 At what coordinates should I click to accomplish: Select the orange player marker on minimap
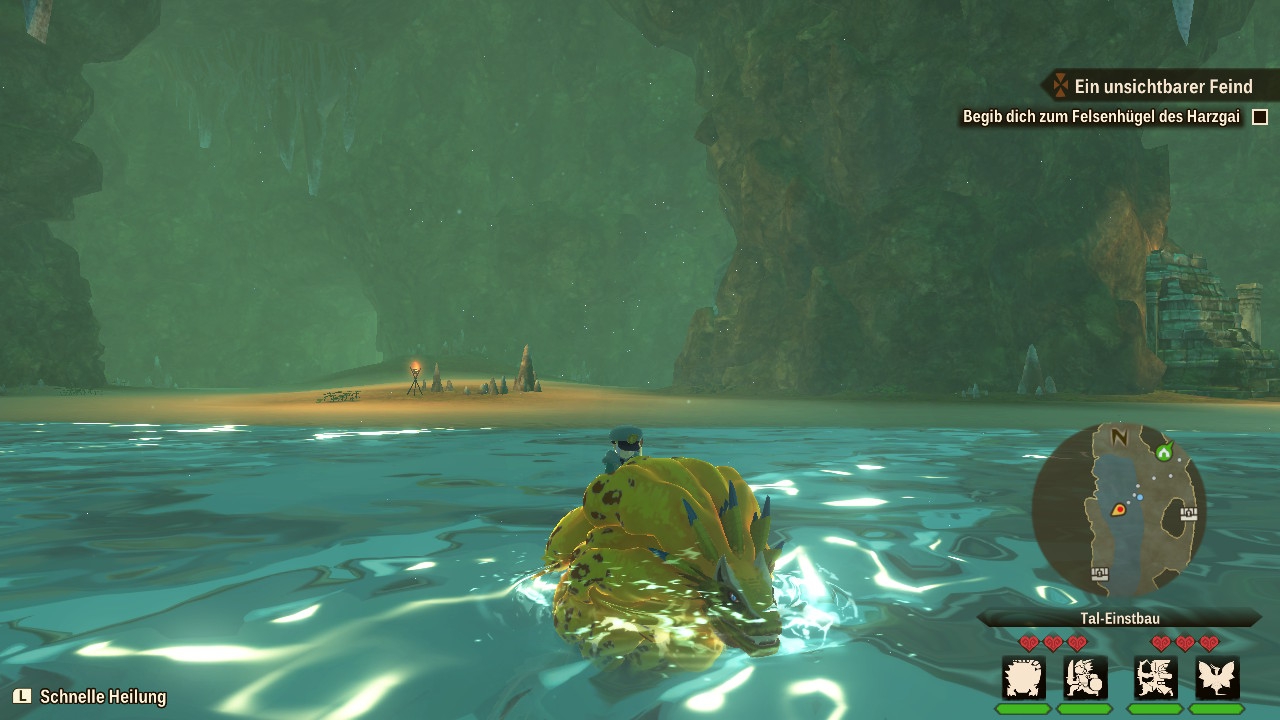coord(1118,509)
